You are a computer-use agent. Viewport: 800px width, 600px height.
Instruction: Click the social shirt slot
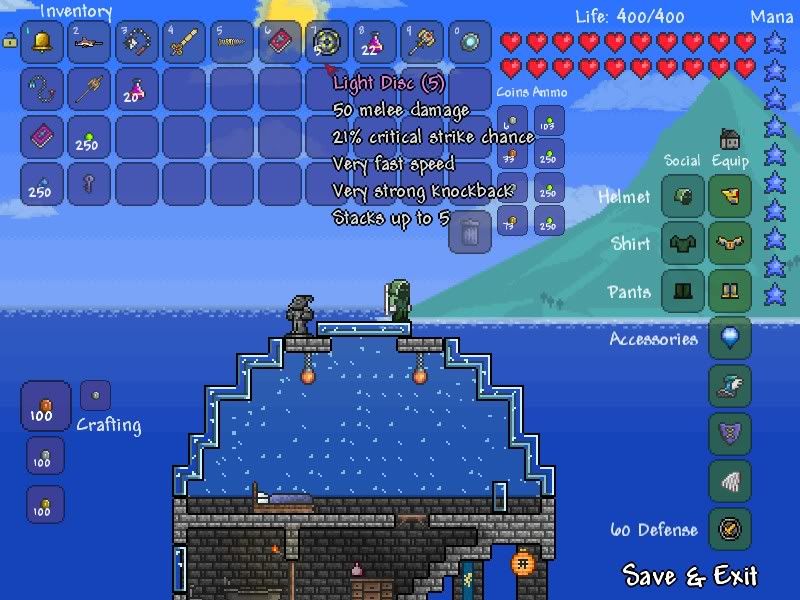point(683,244)
